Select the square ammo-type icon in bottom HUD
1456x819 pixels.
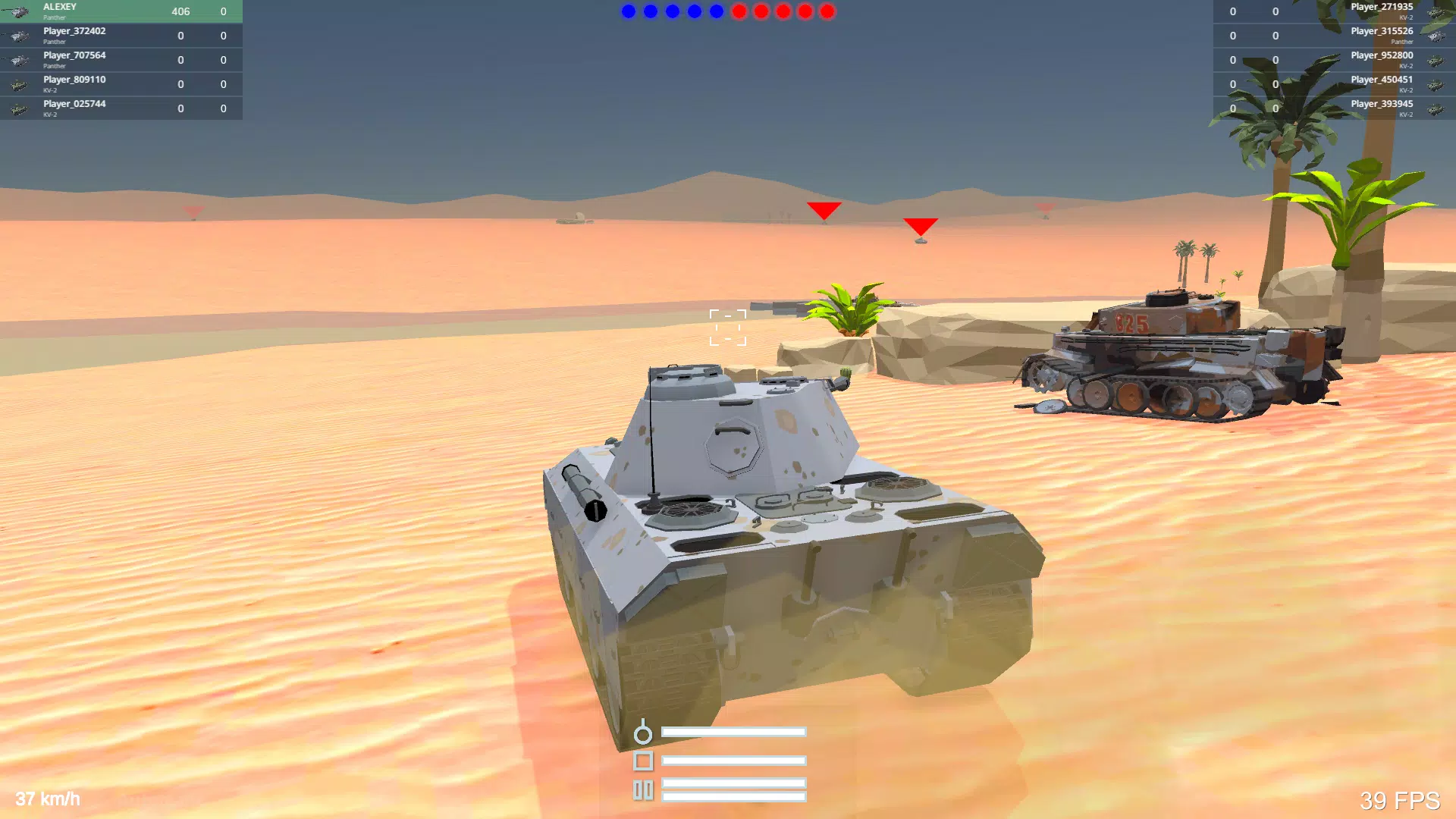[x=643, y=761]
